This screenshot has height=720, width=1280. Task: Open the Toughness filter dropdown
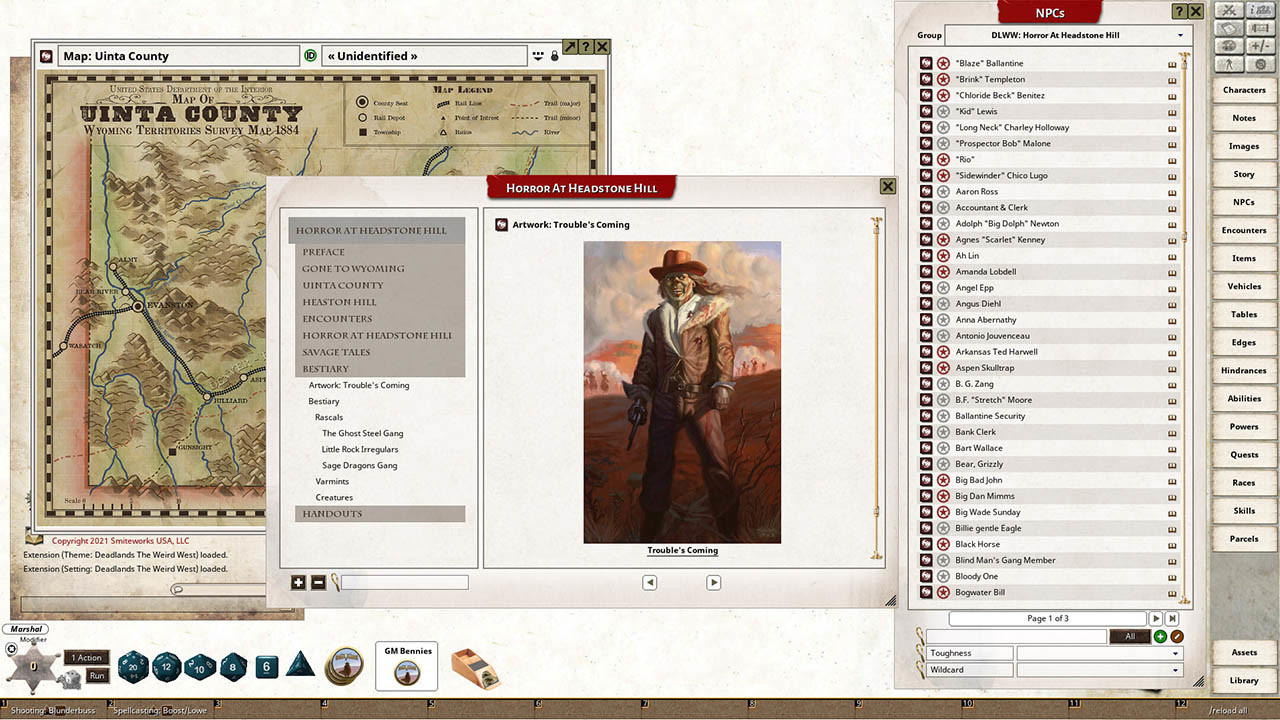pos(1176,652)
